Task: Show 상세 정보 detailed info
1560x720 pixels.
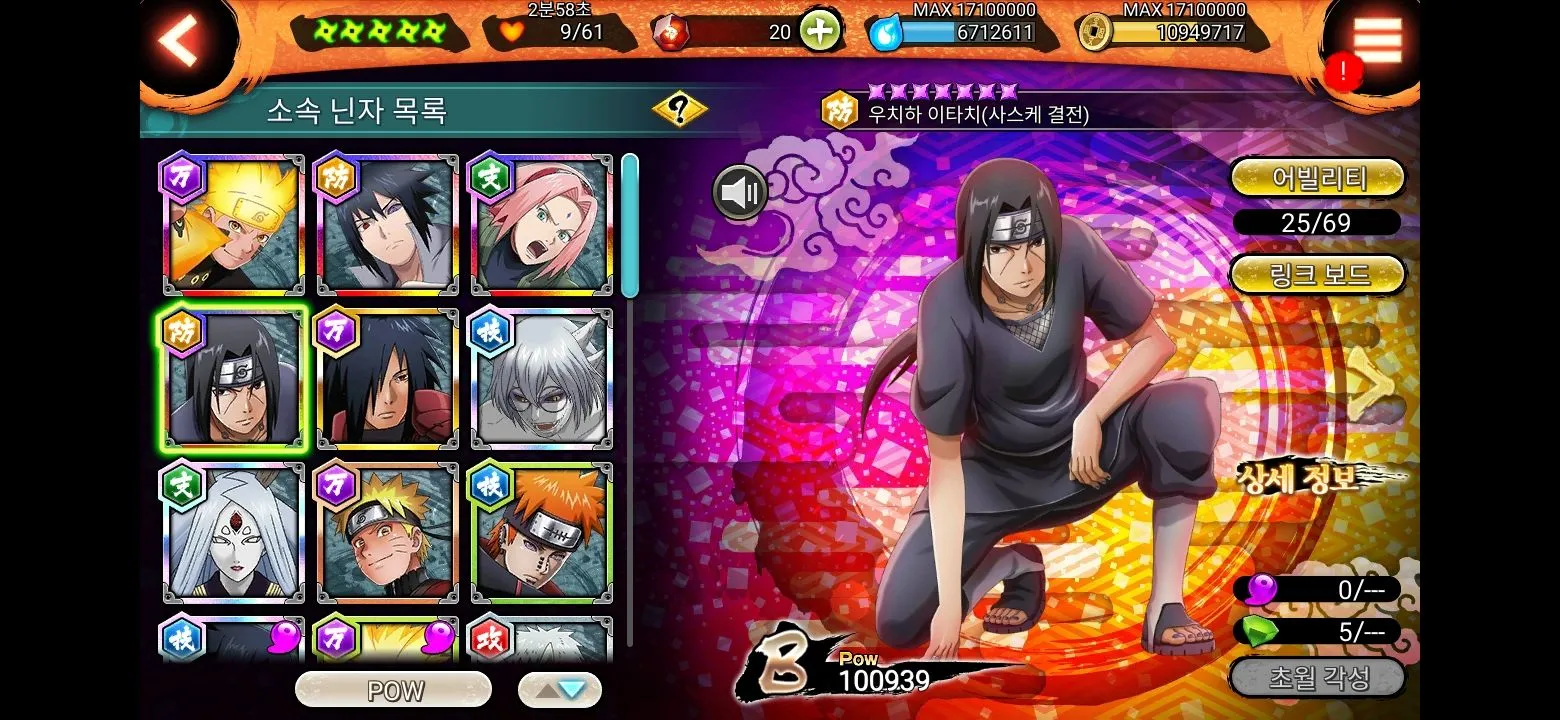Action: [1300, 478]
